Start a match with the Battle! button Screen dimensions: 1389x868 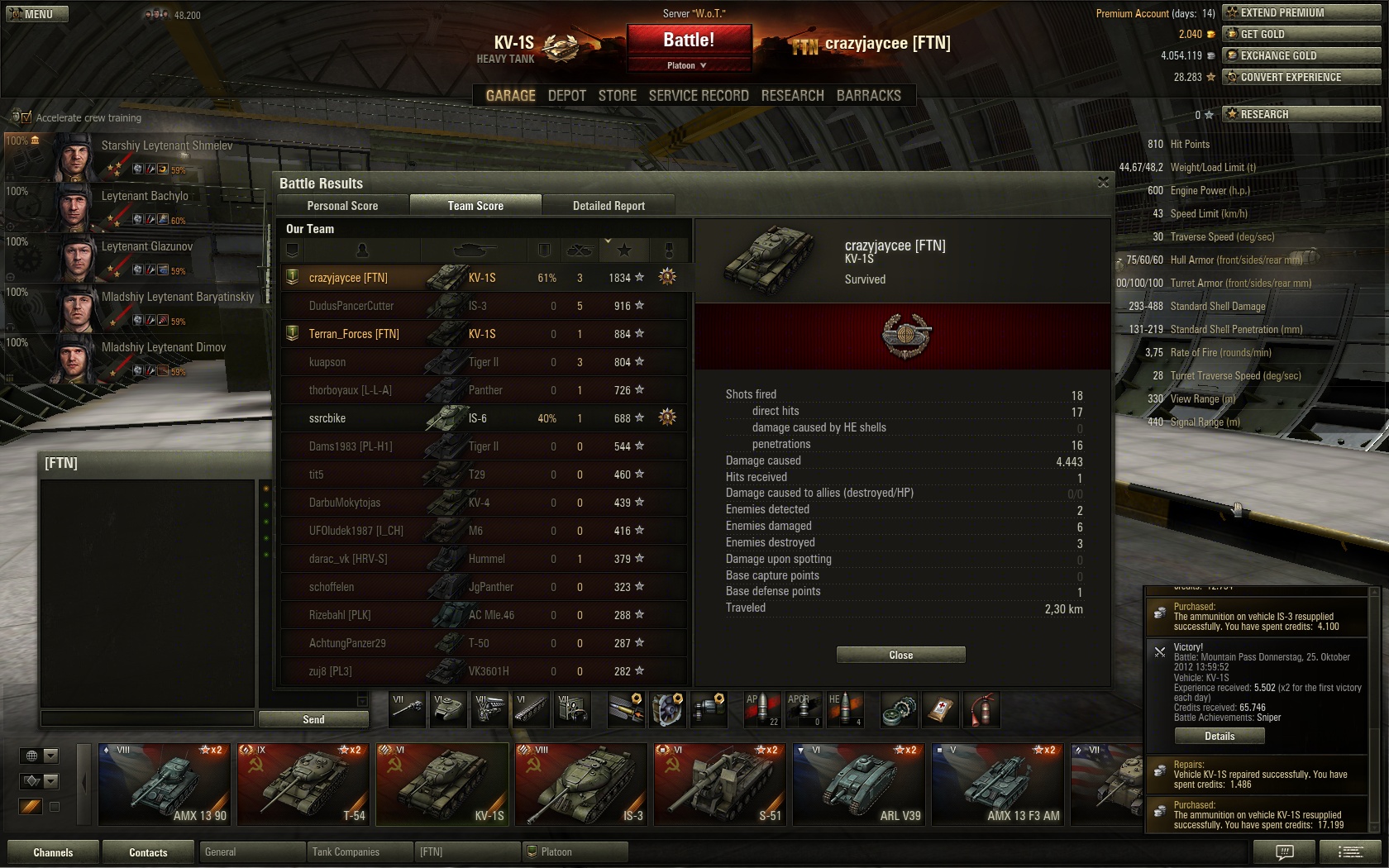click(x=689, y=41)
